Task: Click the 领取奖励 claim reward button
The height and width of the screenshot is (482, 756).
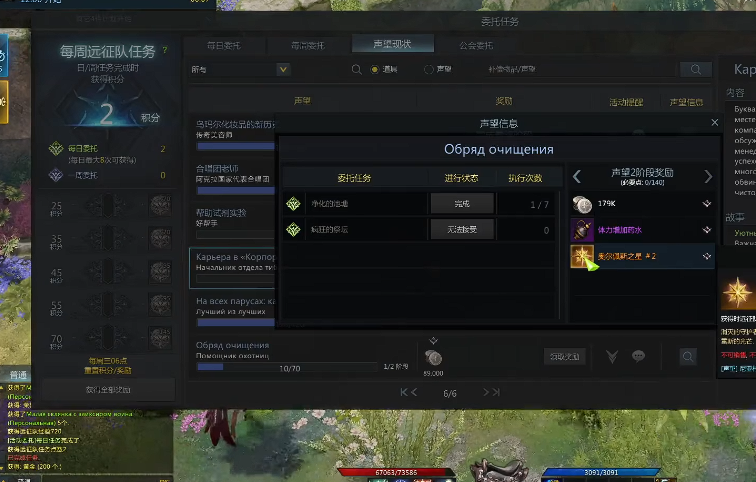Action: pyautogui.click(x=563, y=356)
